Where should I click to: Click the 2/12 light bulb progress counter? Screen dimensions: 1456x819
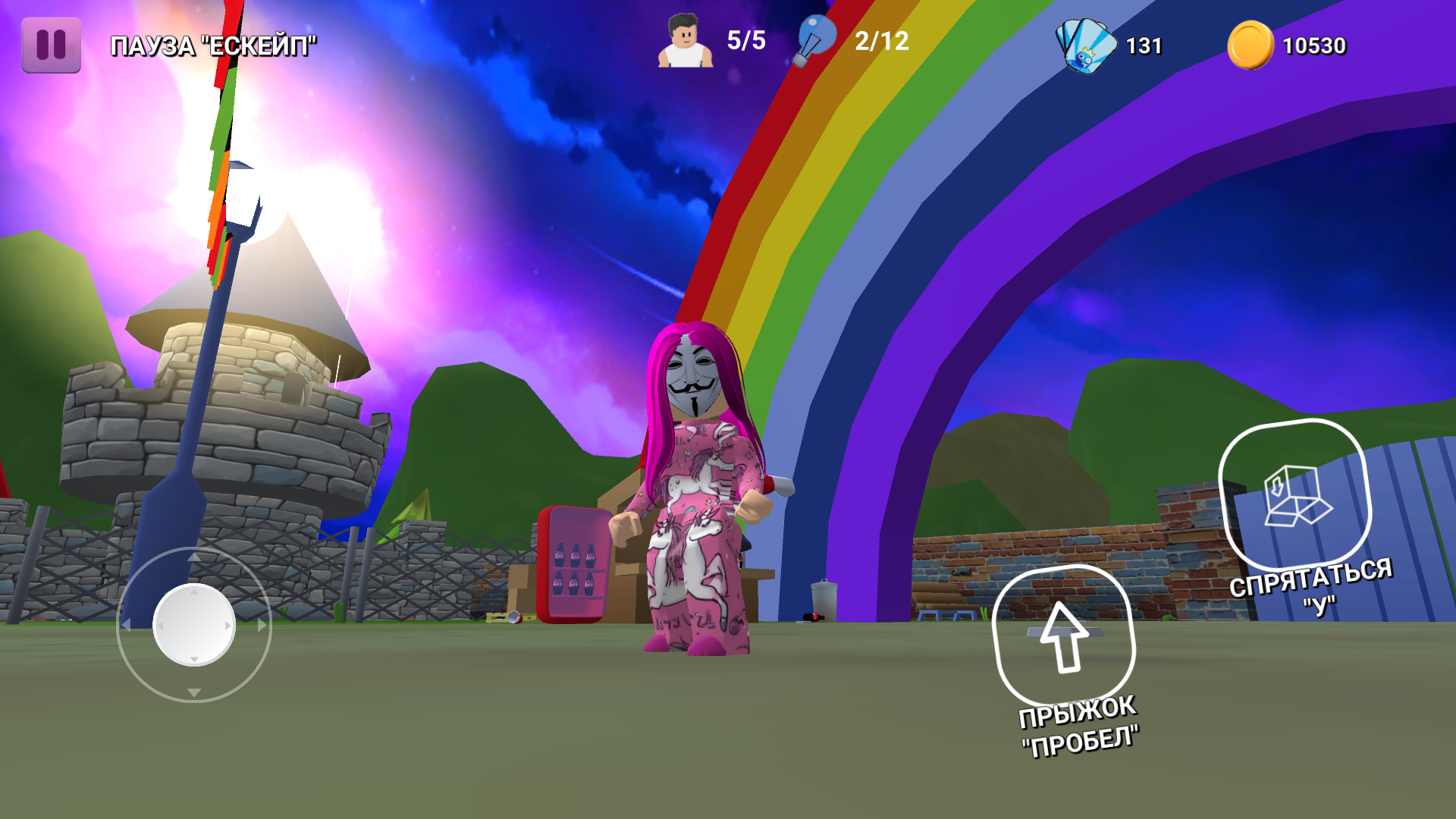click(880, 42)
